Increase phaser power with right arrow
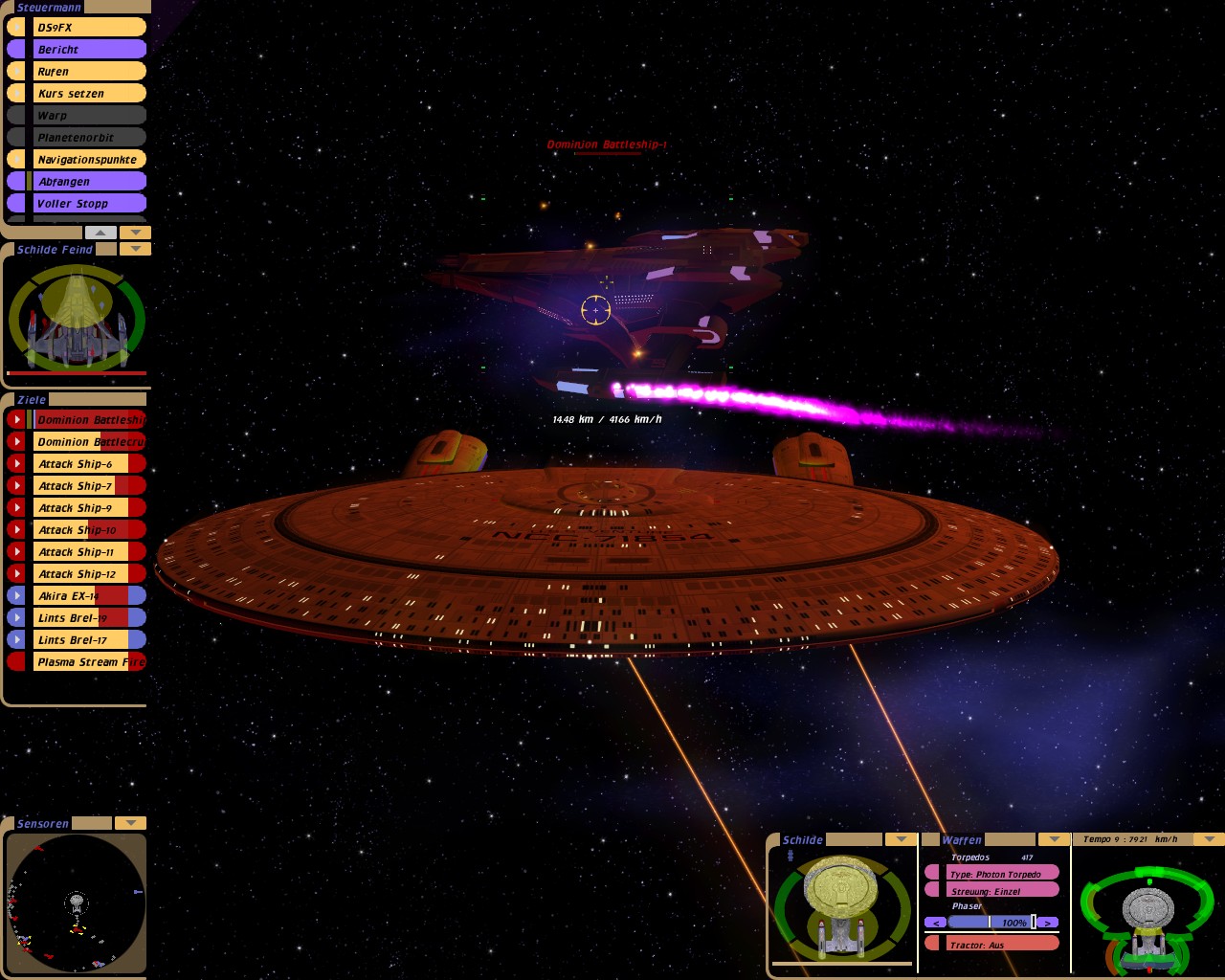1225x980 pixels. point(1049,923)
